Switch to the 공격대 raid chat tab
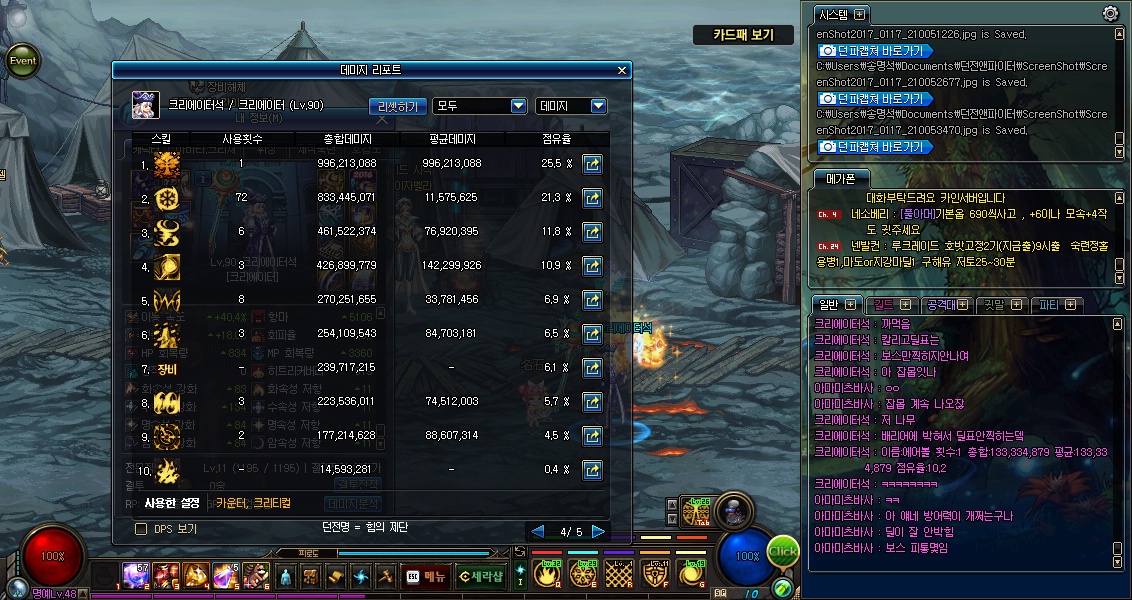The height and width of the screenshot is (600, 1132). click(x=946, y=304)
